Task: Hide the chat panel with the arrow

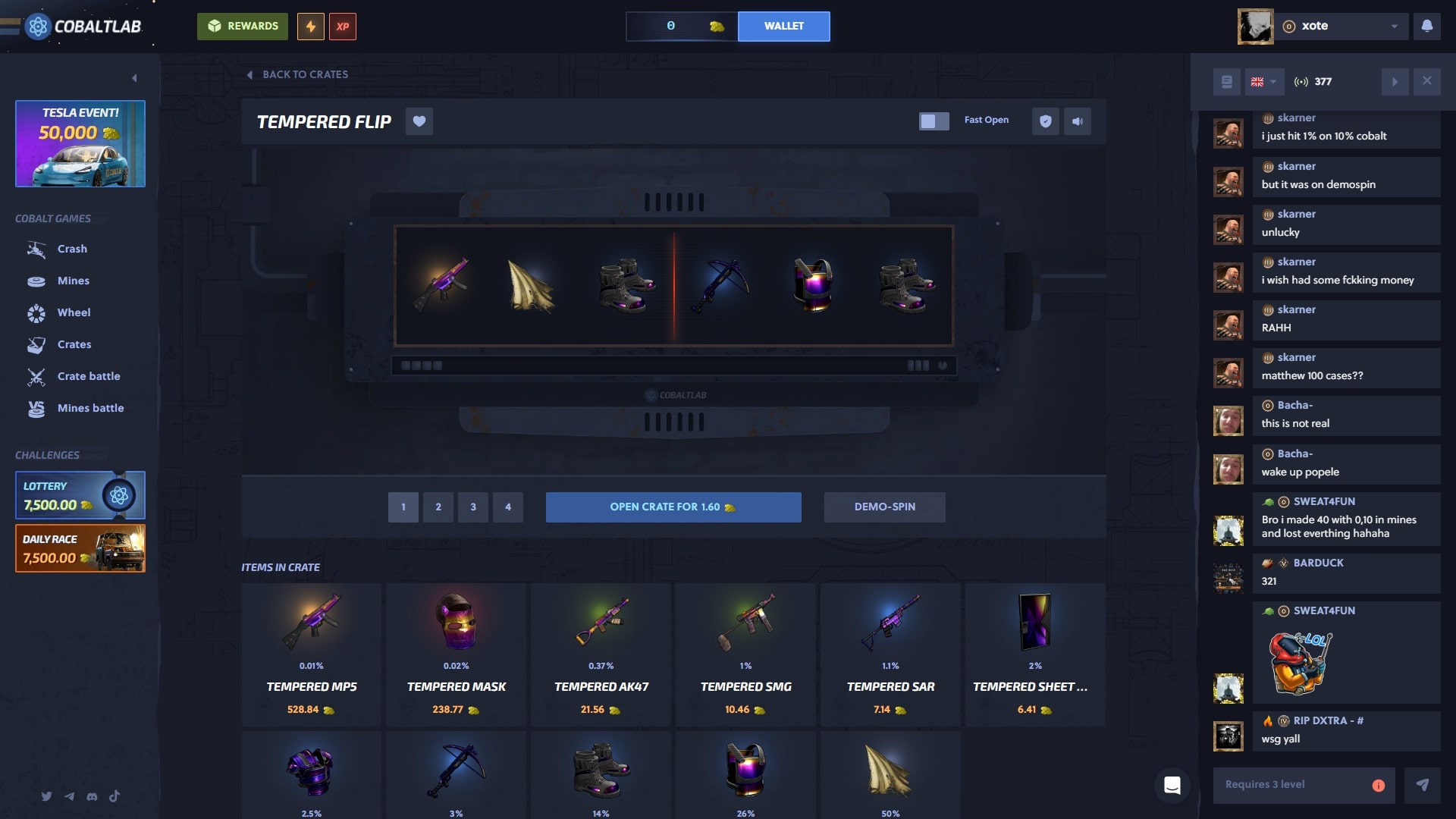Action: (x=1395, y=81)
